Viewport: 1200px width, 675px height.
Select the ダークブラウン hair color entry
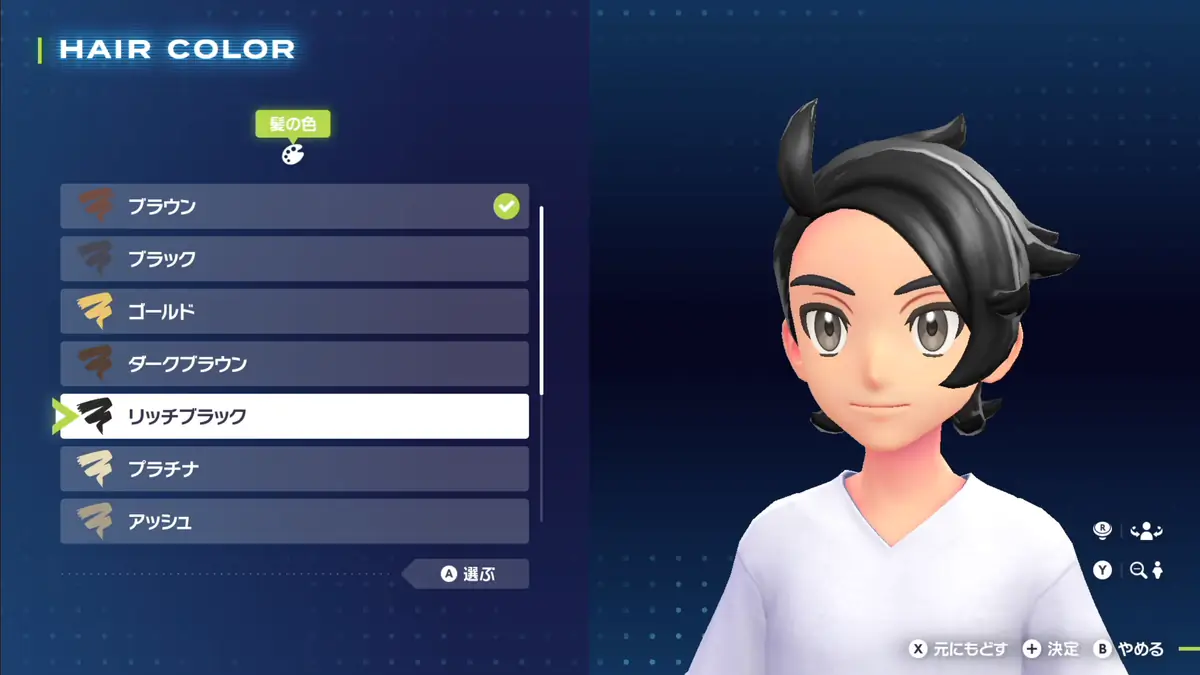click(294, 364)
